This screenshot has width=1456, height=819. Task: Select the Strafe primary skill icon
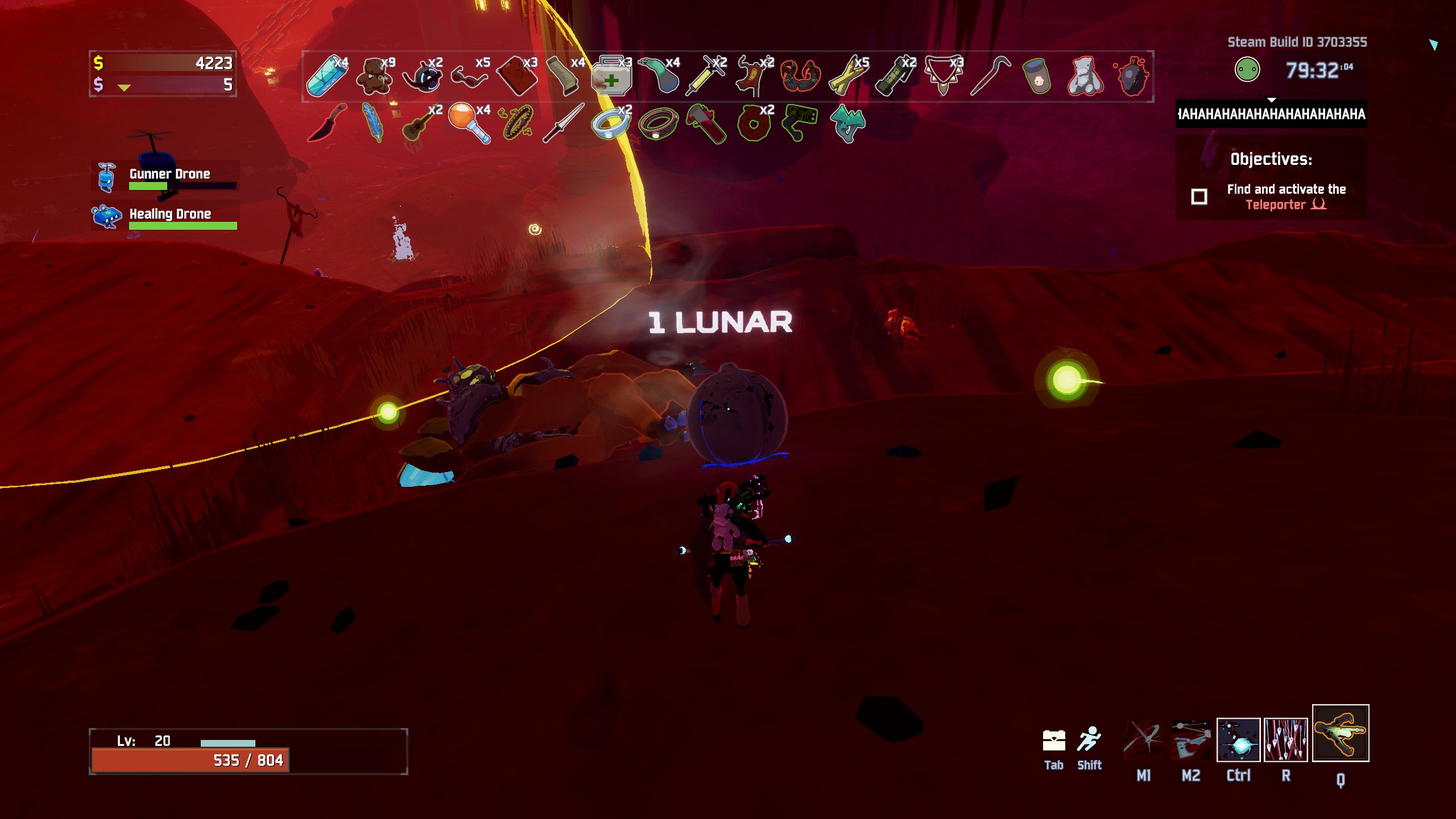coord(1143,740)
